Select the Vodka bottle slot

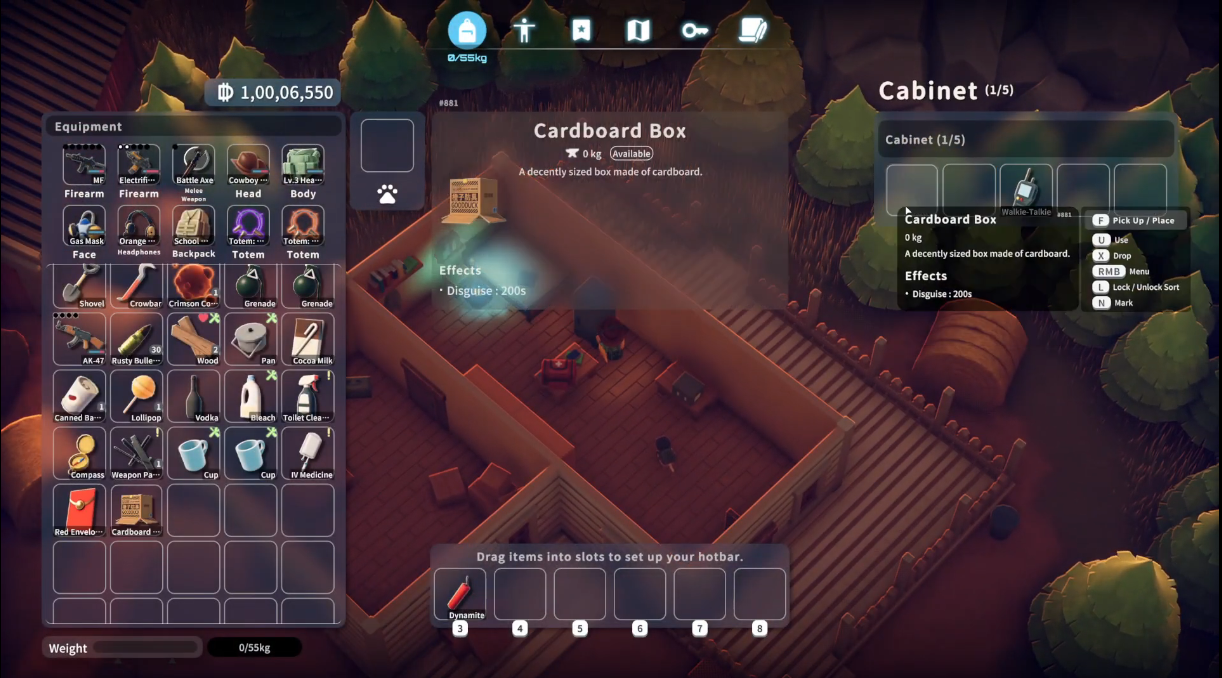194,396
